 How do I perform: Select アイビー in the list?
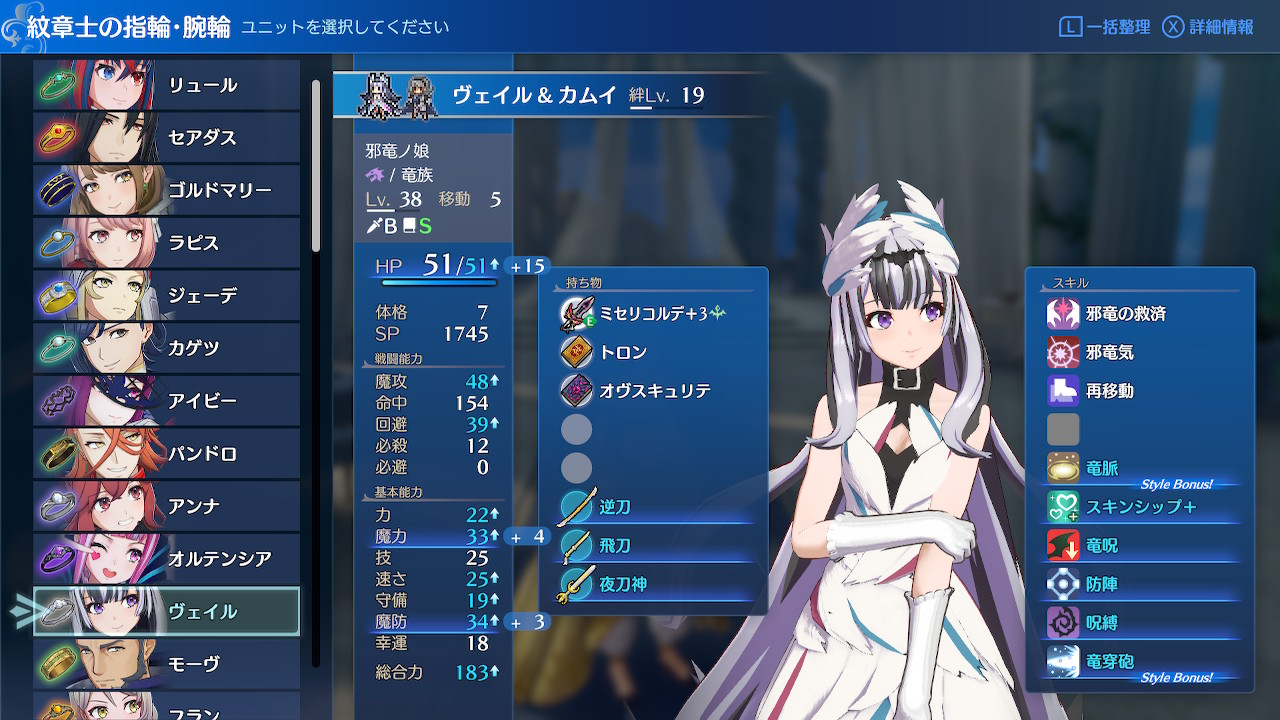(167, 401)
